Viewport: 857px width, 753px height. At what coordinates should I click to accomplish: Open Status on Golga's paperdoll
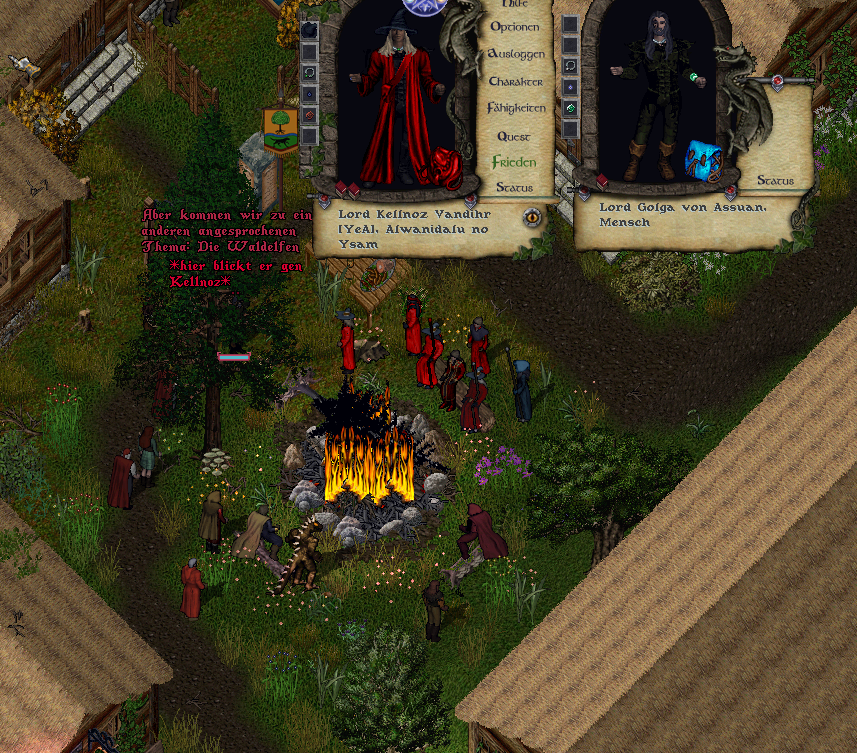(775, 181)
